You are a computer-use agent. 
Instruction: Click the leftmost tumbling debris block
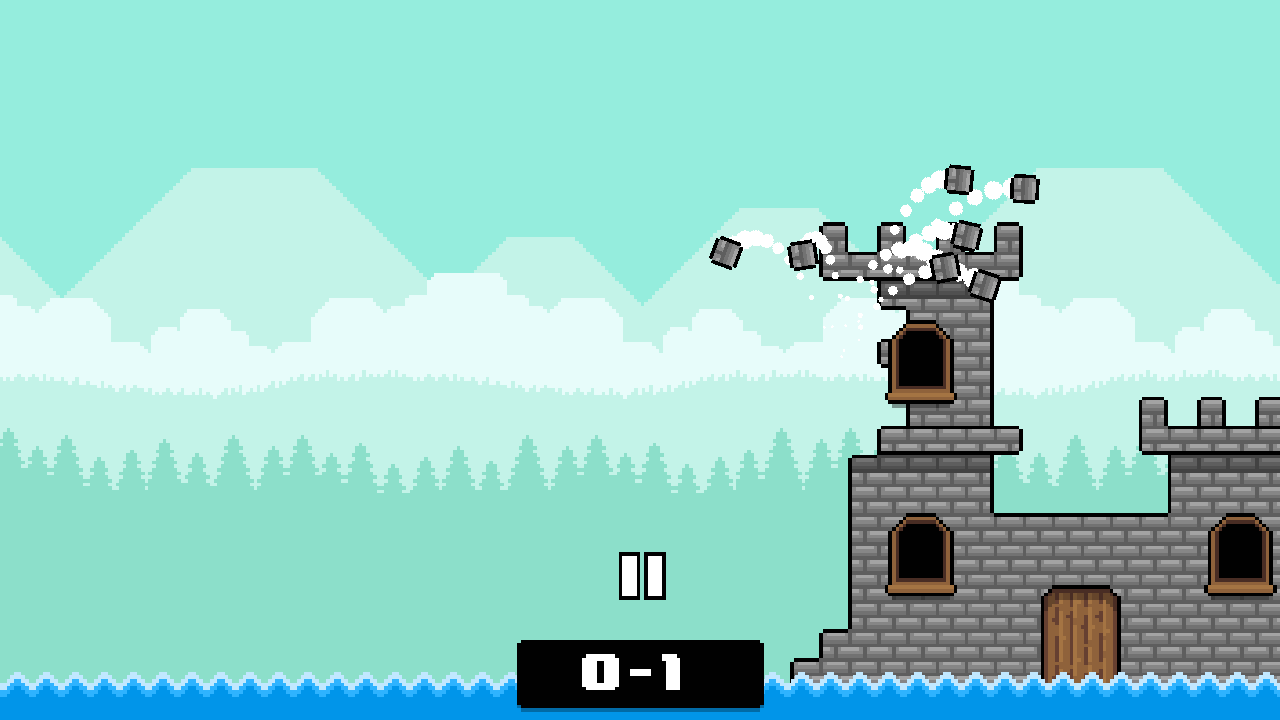(x=724, y=252)
